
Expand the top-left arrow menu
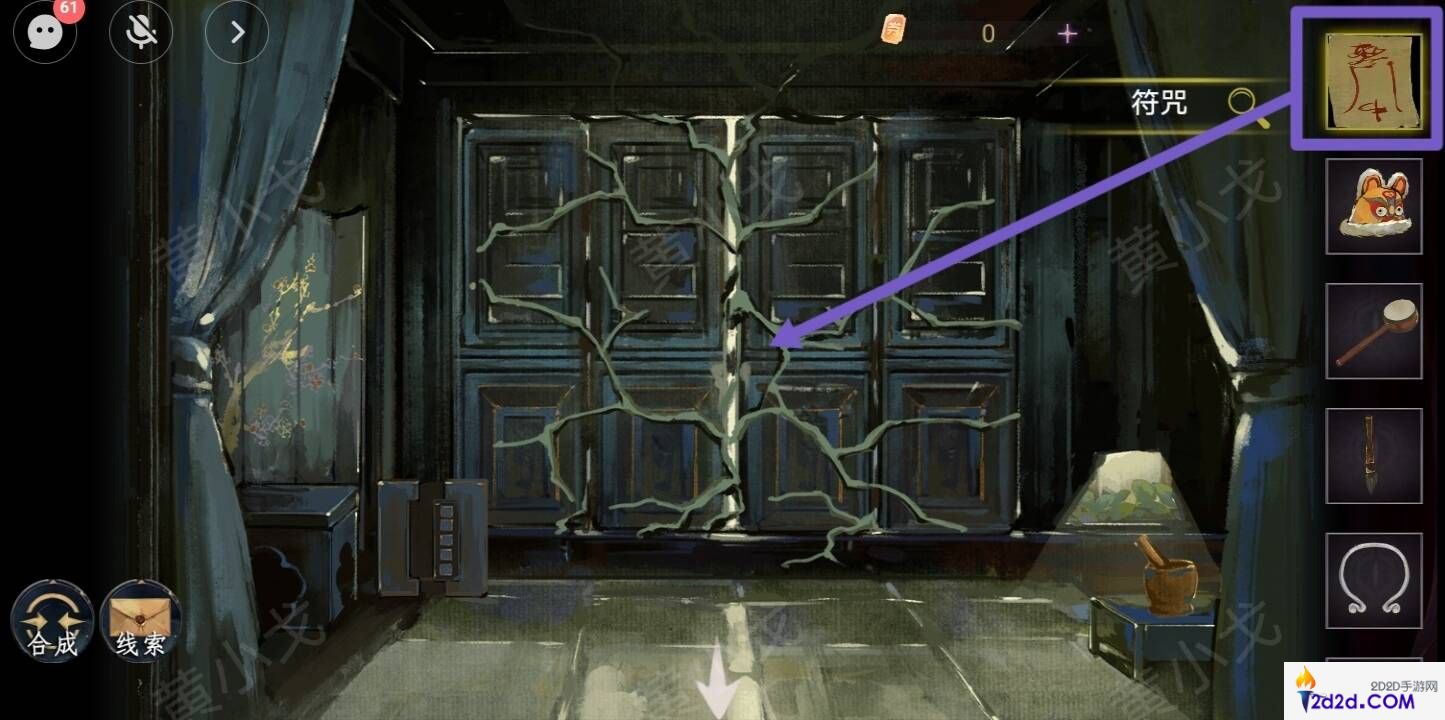click(x=237, y=33)
